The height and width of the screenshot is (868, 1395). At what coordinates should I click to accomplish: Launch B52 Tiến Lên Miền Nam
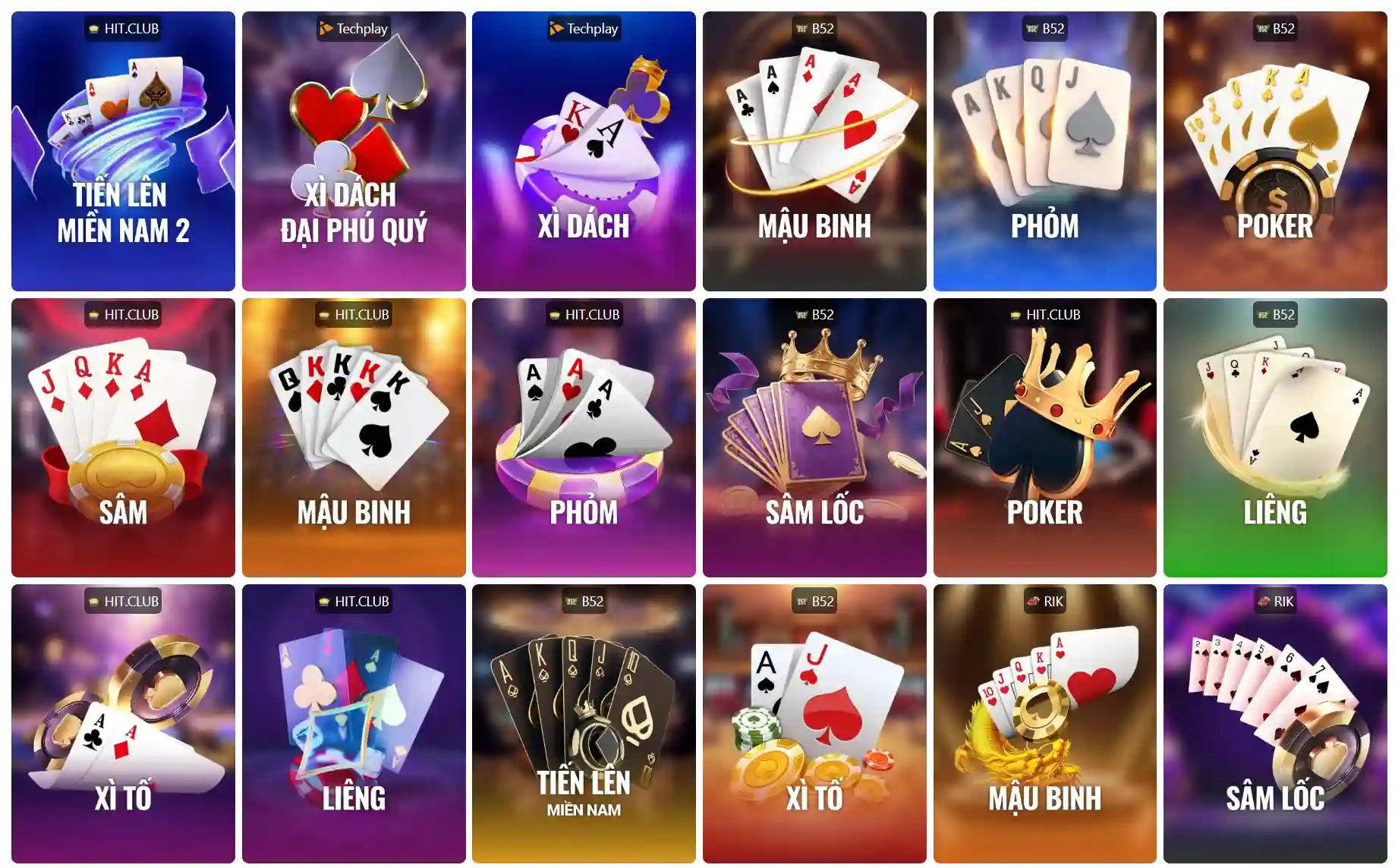584,723
